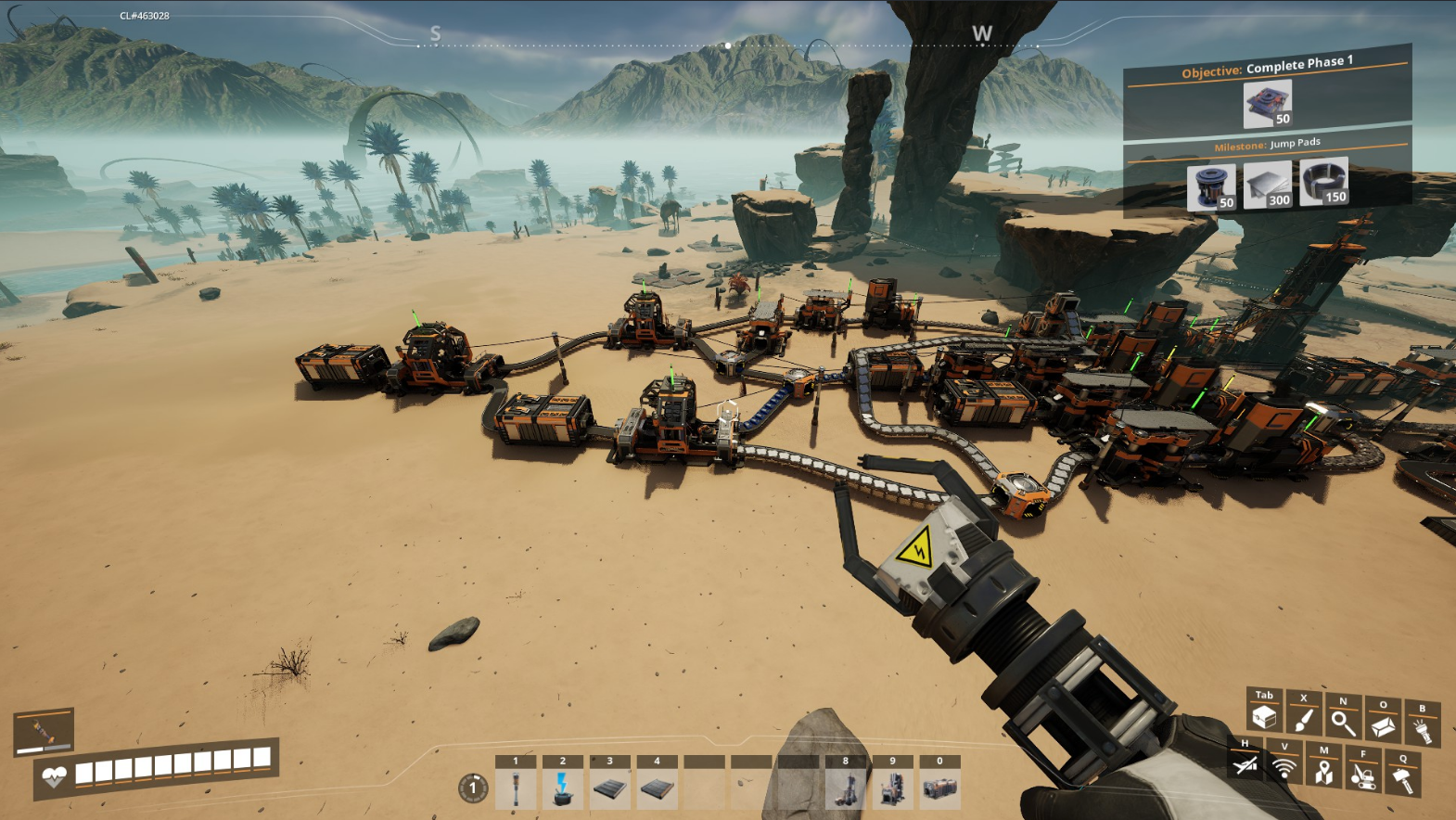Click the Complete Phase 1 objective item
The height and width of the screenshot is (820, 1456).
point(1268,104)
